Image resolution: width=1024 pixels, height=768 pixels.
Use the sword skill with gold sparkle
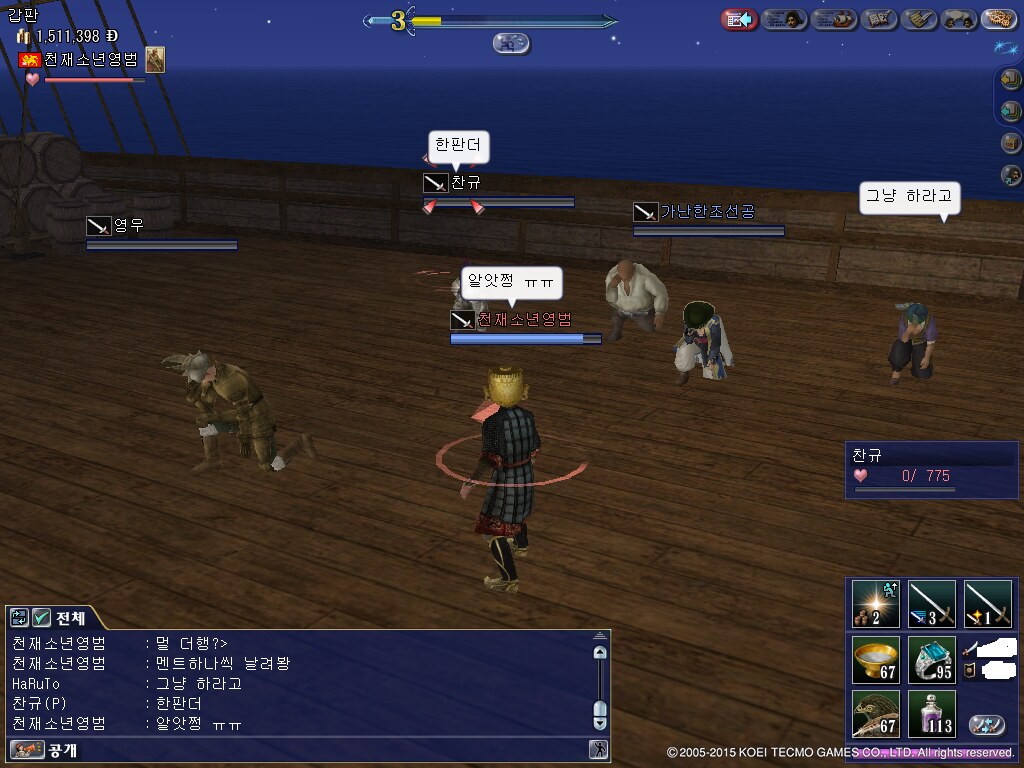[987, 604]
